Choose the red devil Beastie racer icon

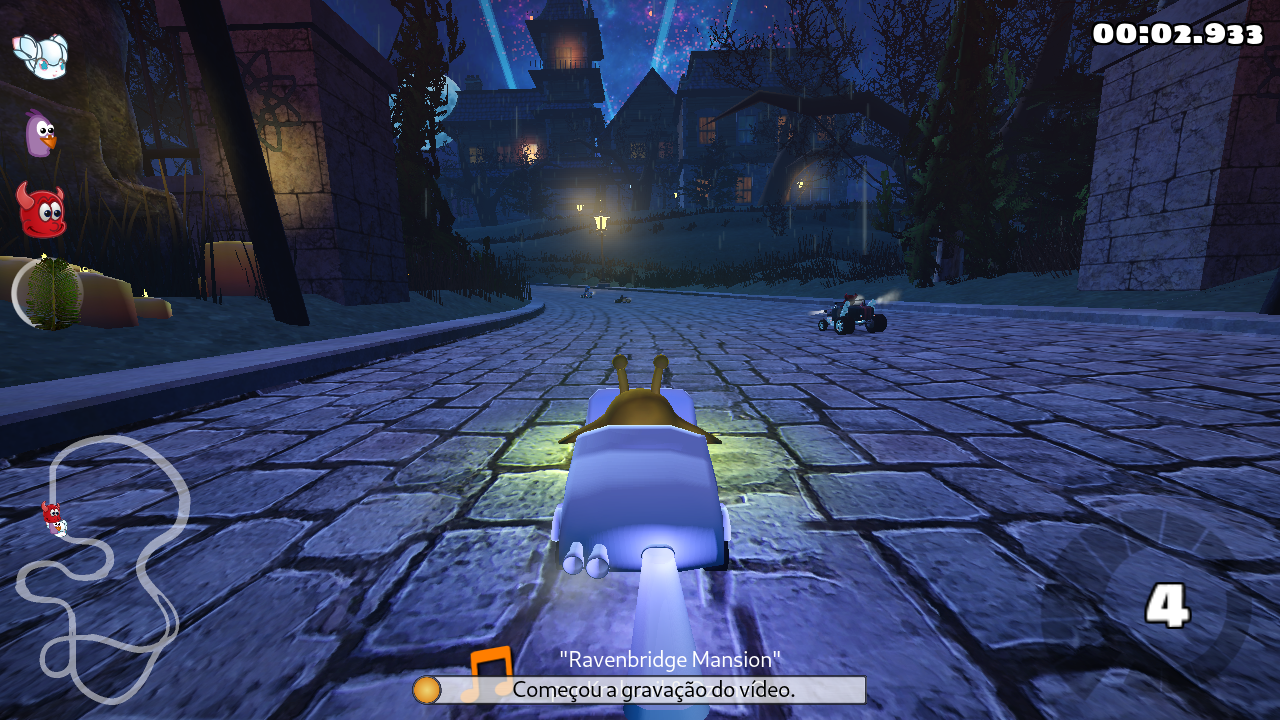[x=41, y=210]
